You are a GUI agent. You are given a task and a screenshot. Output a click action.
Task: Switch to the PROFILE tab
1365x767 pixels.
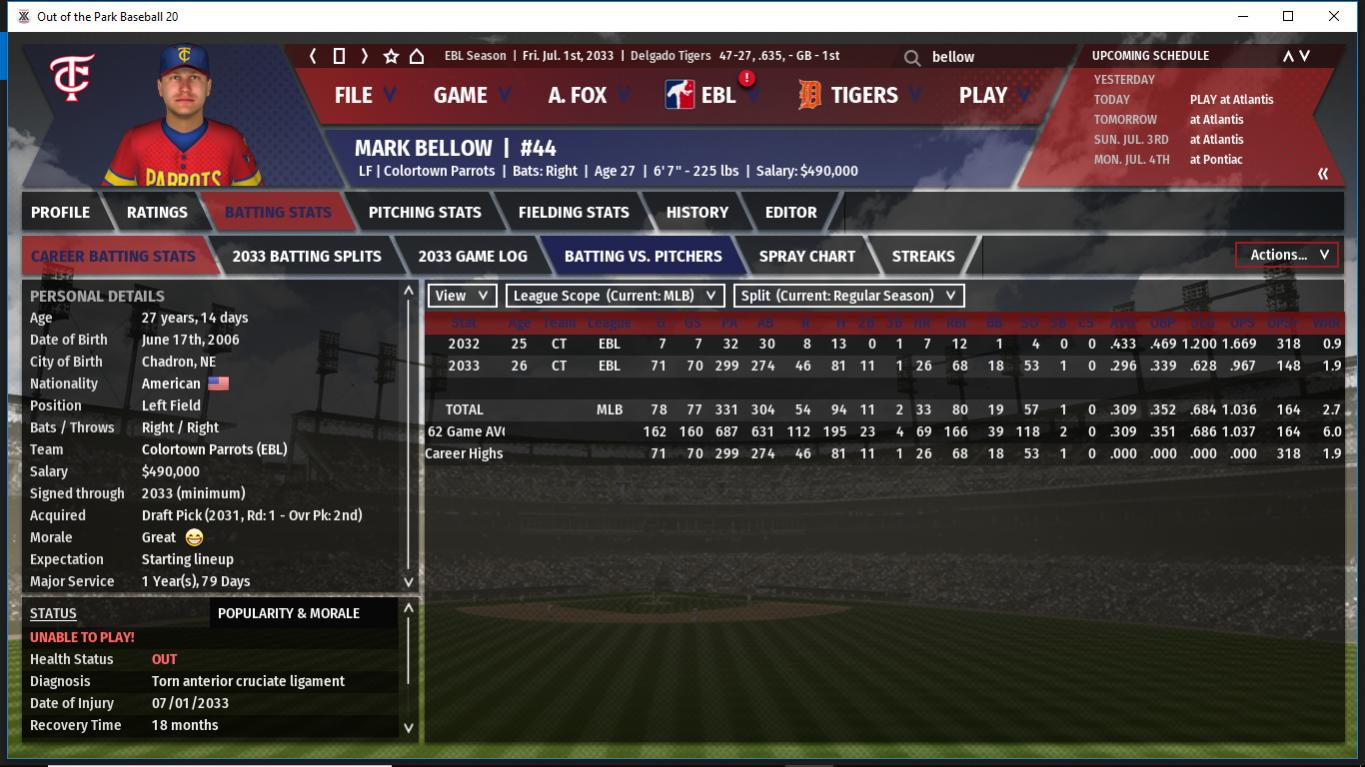click(60, 212)
